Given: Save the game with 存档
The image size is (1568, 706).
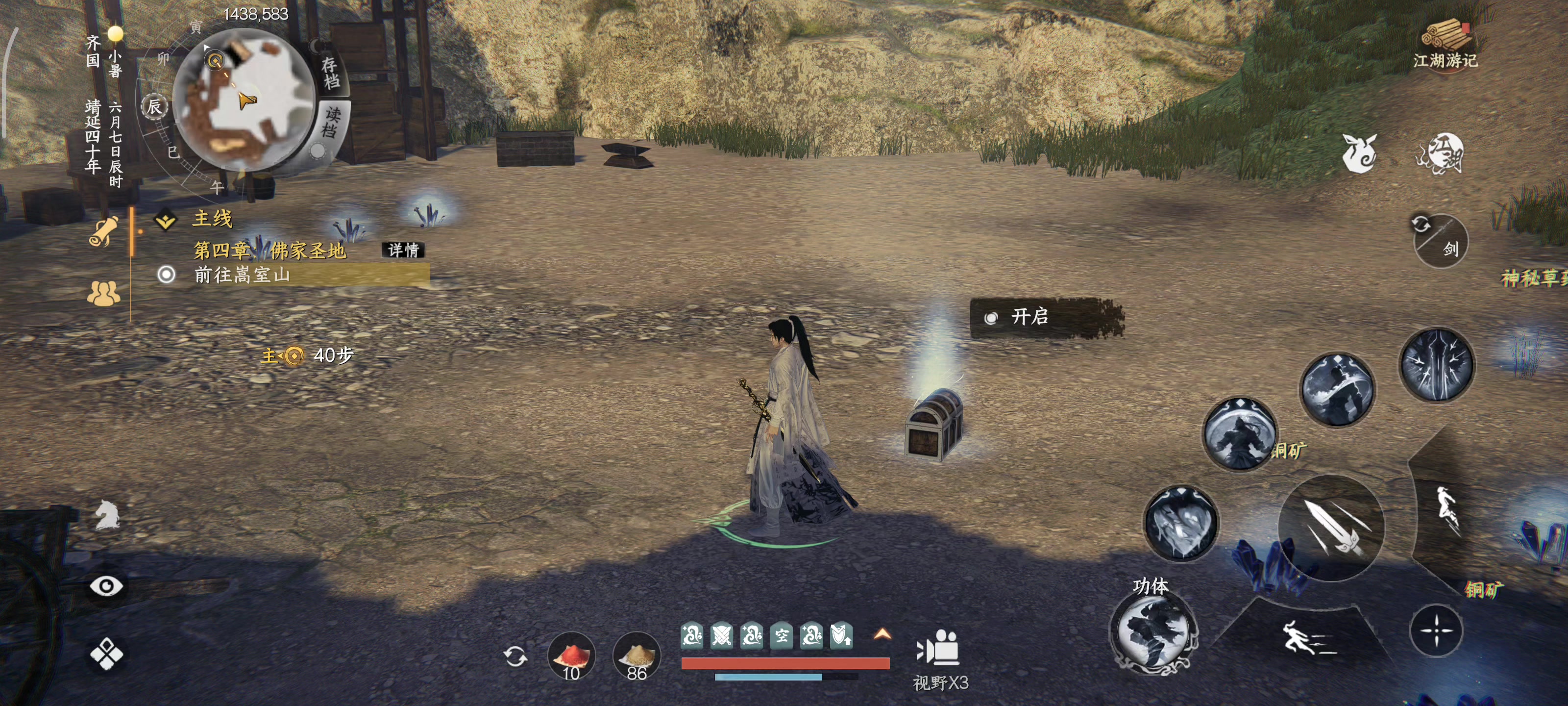Looking at the screenshot, I should click(x=332, y=73).
